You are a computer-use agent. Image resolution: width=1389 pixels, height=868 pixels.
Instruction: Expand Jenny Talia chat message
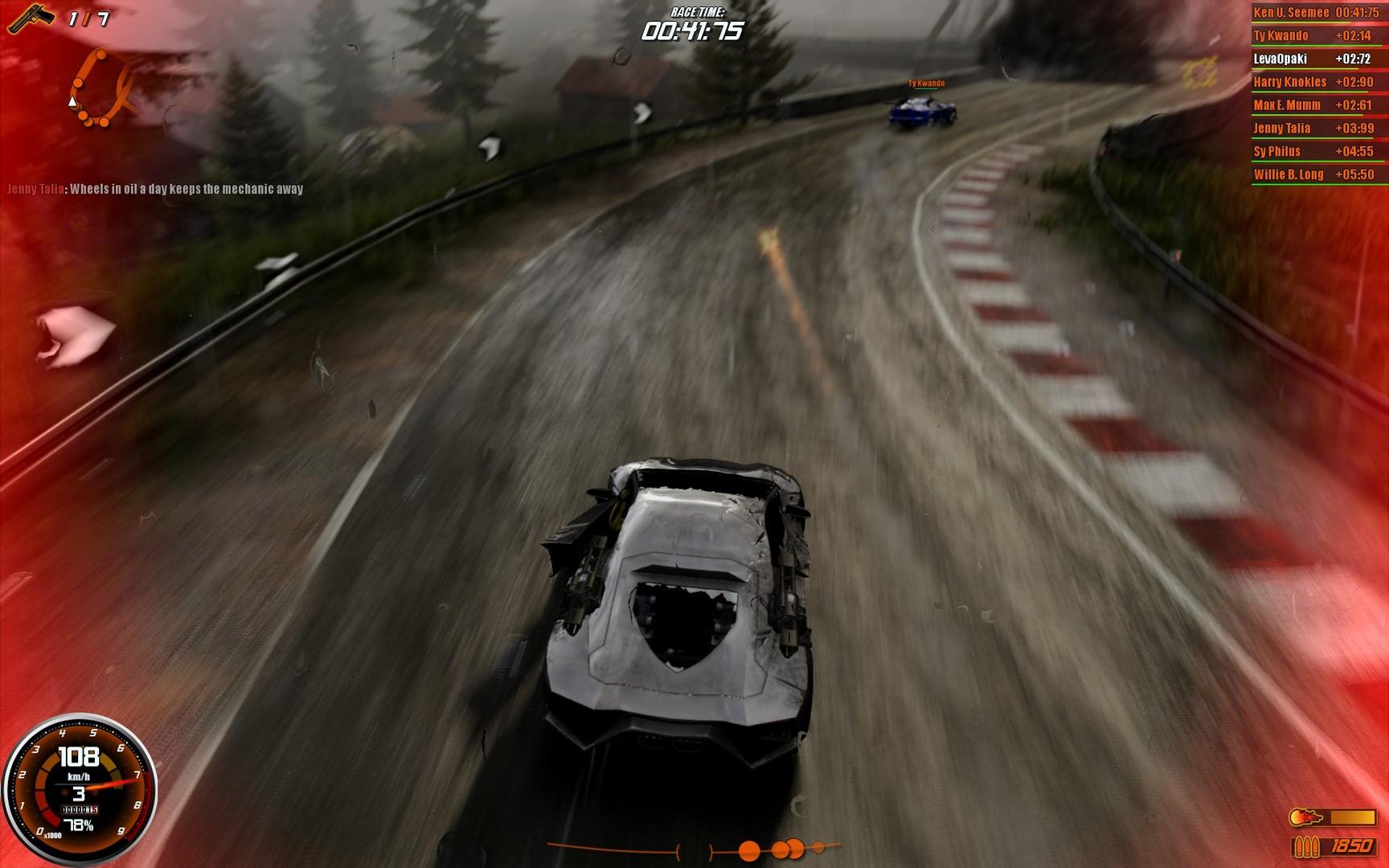point(154,190)
